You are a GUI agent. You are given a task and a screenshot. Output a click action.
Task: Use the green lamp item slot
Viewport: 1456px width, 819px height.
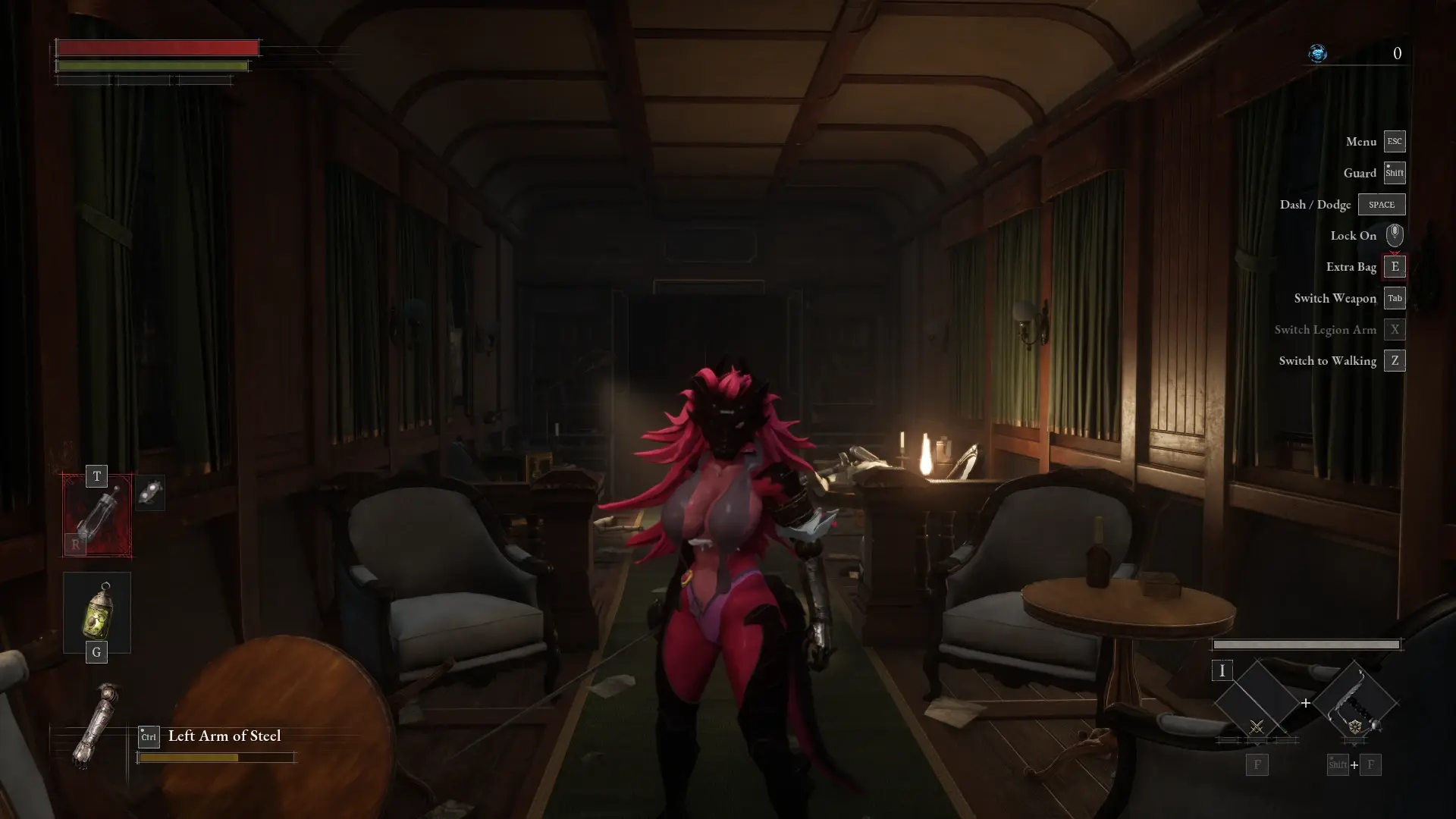click(97, 613)
